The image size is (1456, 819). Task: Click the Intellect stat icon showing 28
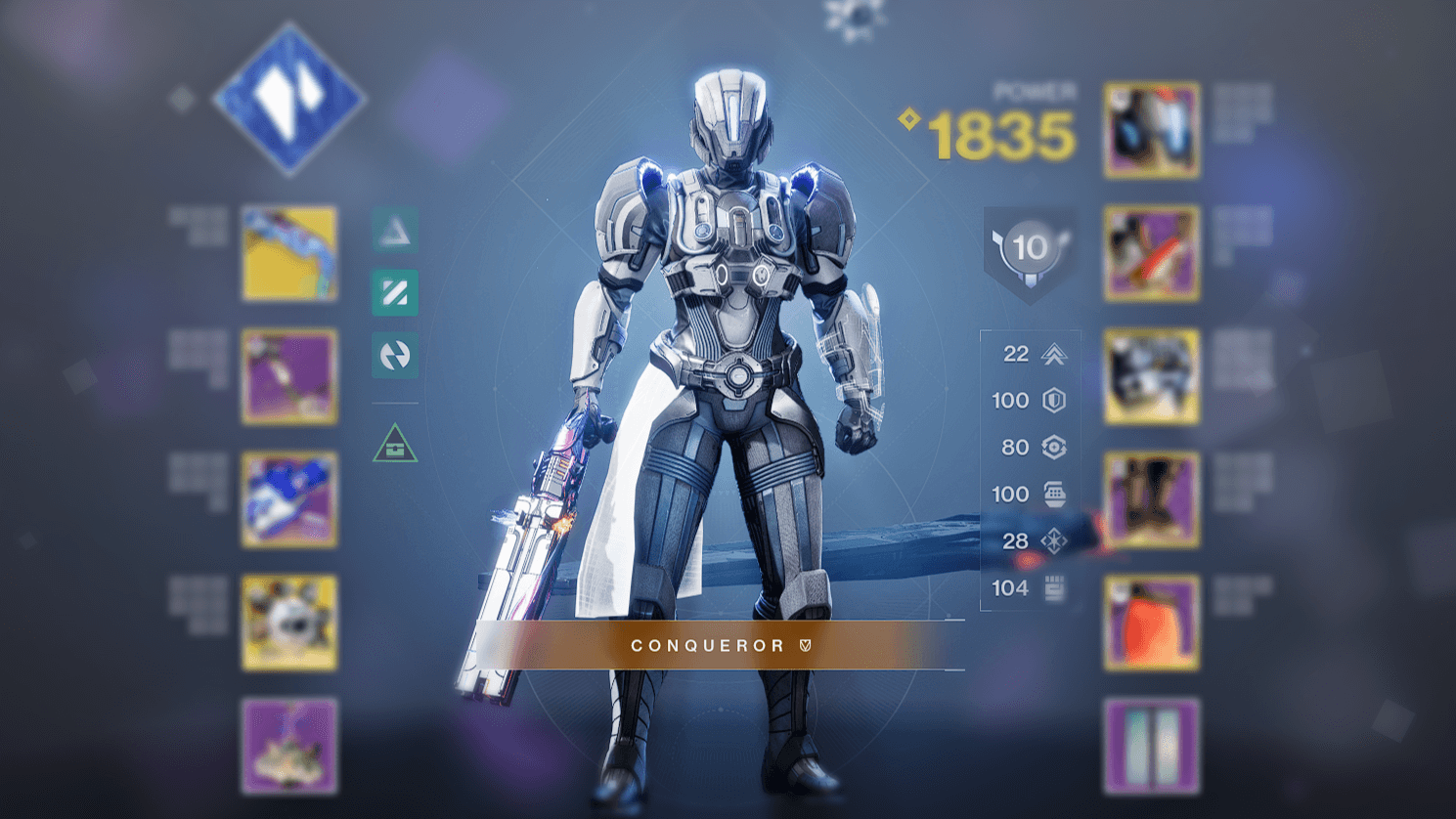point(1054,540)
